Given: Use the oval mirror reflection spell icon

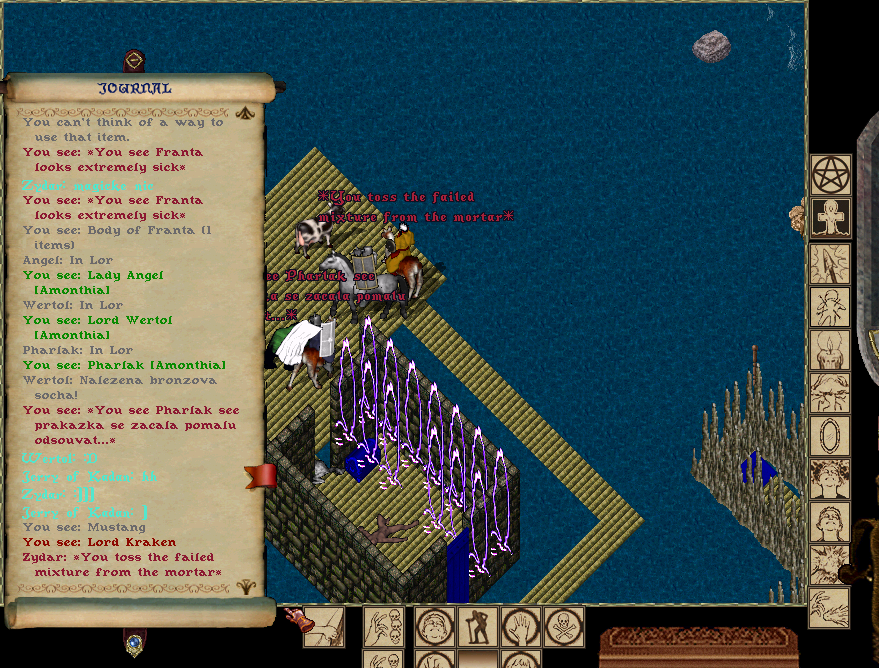Looking at the screenshot, I should point(829,436).
